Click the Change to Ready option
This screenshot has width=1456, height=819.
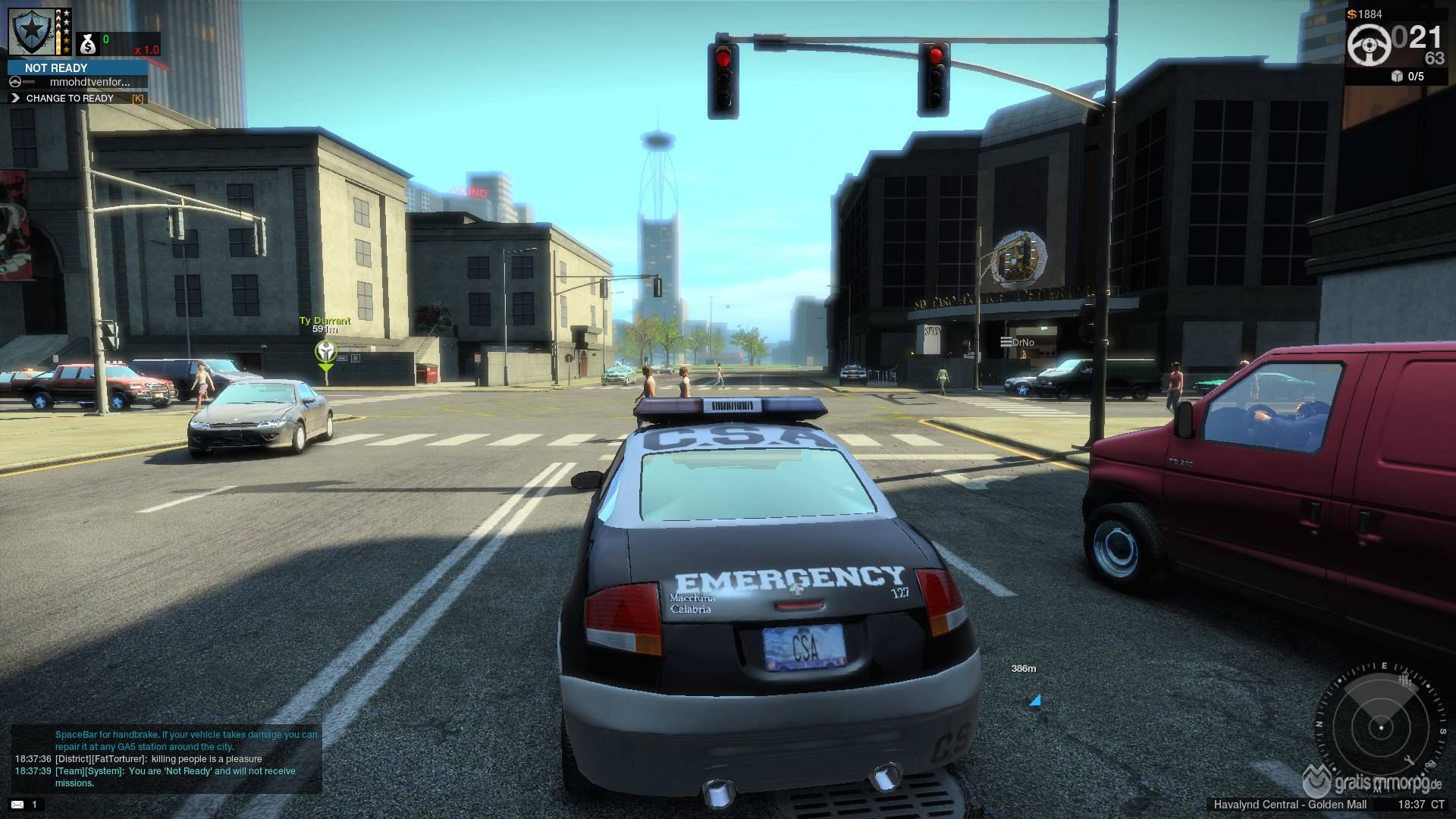click(70, 98)
